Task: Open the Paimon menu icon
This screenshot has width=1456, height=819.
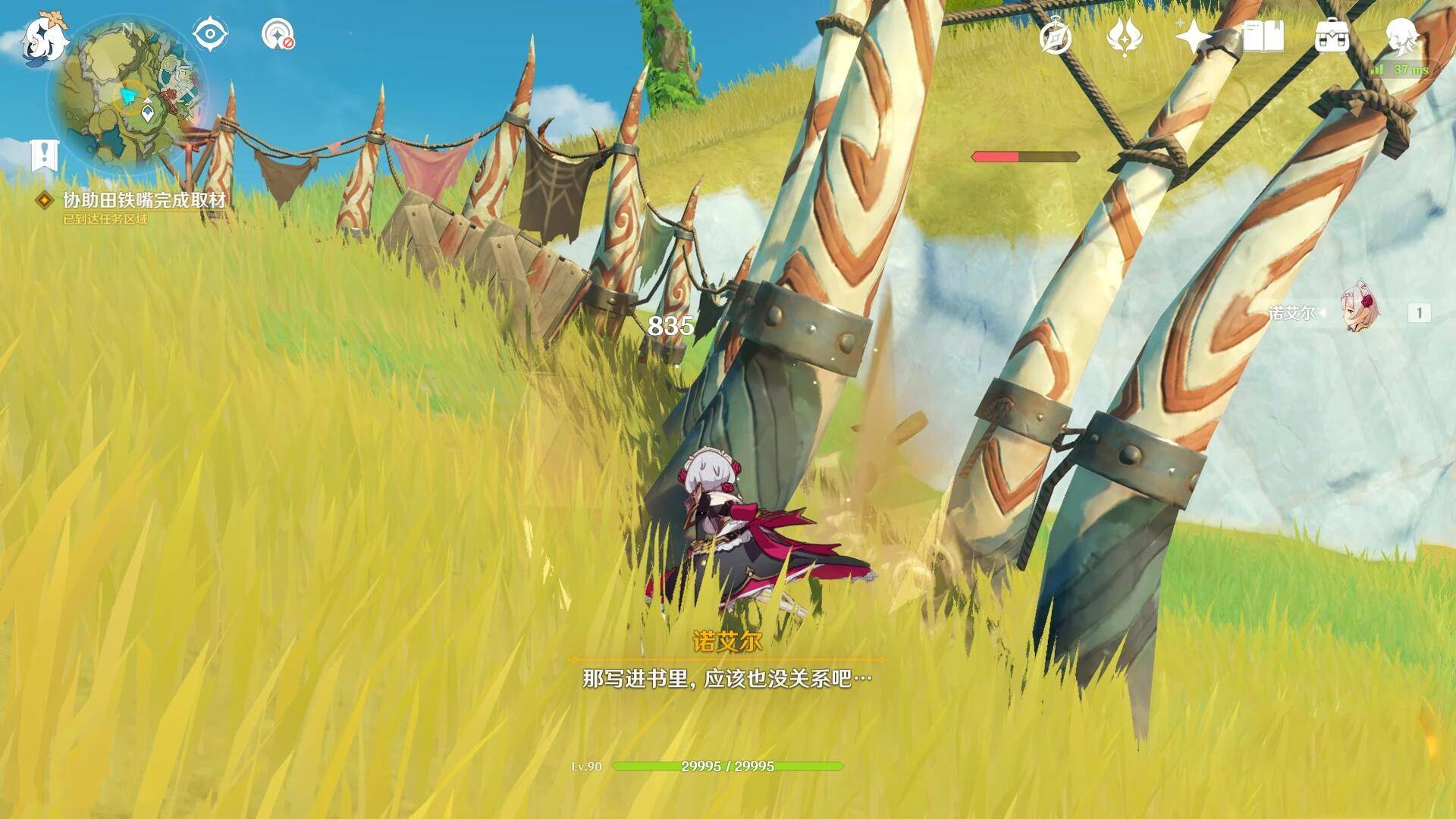Action: (x=43, y=38)
